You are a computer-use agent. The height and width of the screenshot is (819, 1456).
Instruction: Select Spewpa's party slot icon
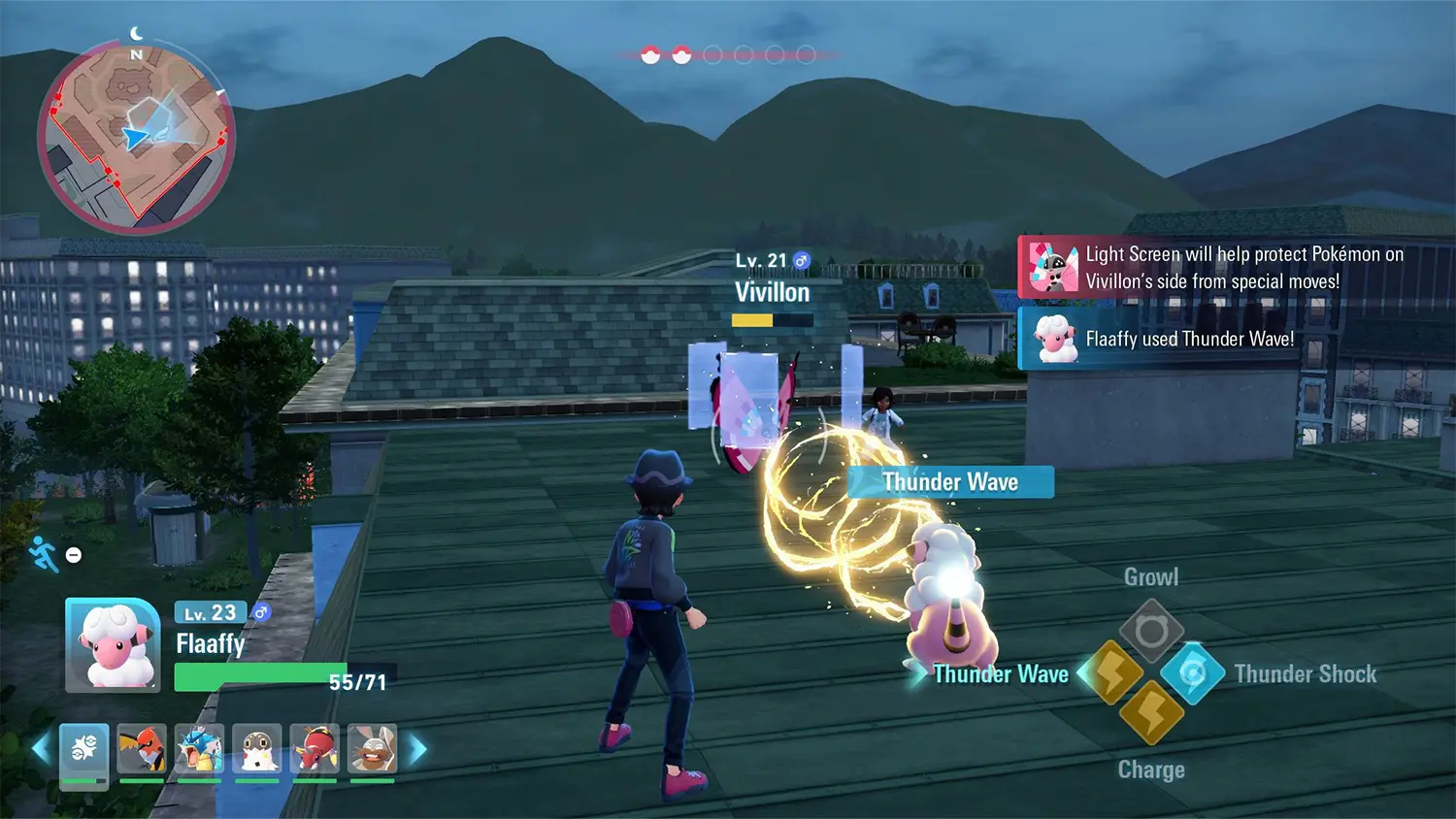(x=256, y=747)
